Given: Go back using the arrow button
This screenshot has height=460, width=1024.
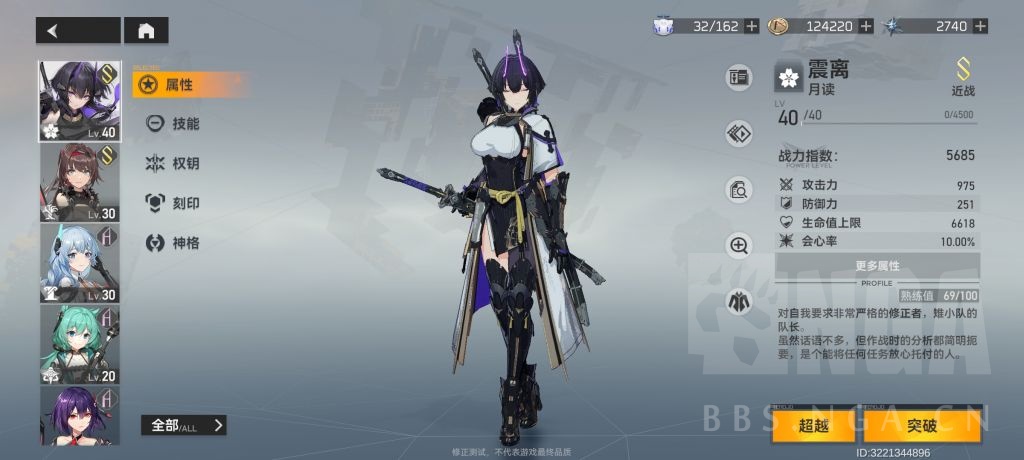Looking at the screenshot, I should (x=78, y=31).
